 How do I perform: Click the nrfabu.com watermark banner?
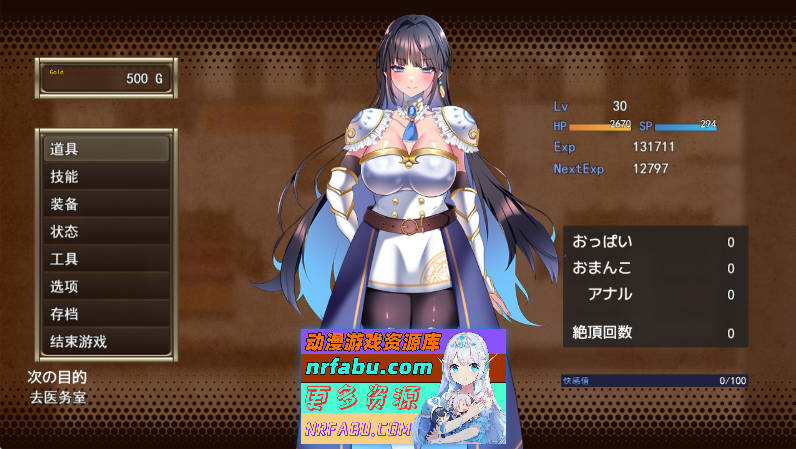pos(403,386)
